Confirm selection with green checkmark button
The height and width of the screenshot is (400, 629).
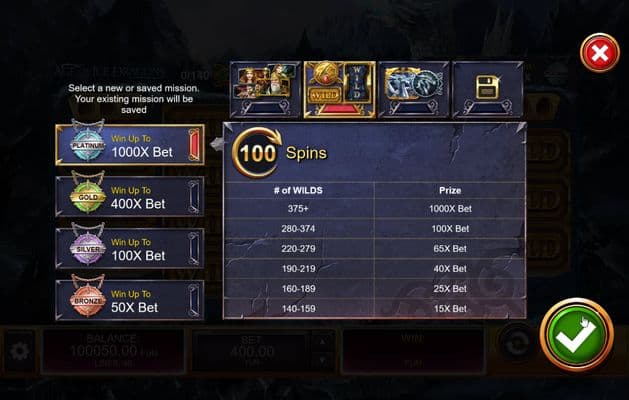(576, 335)
